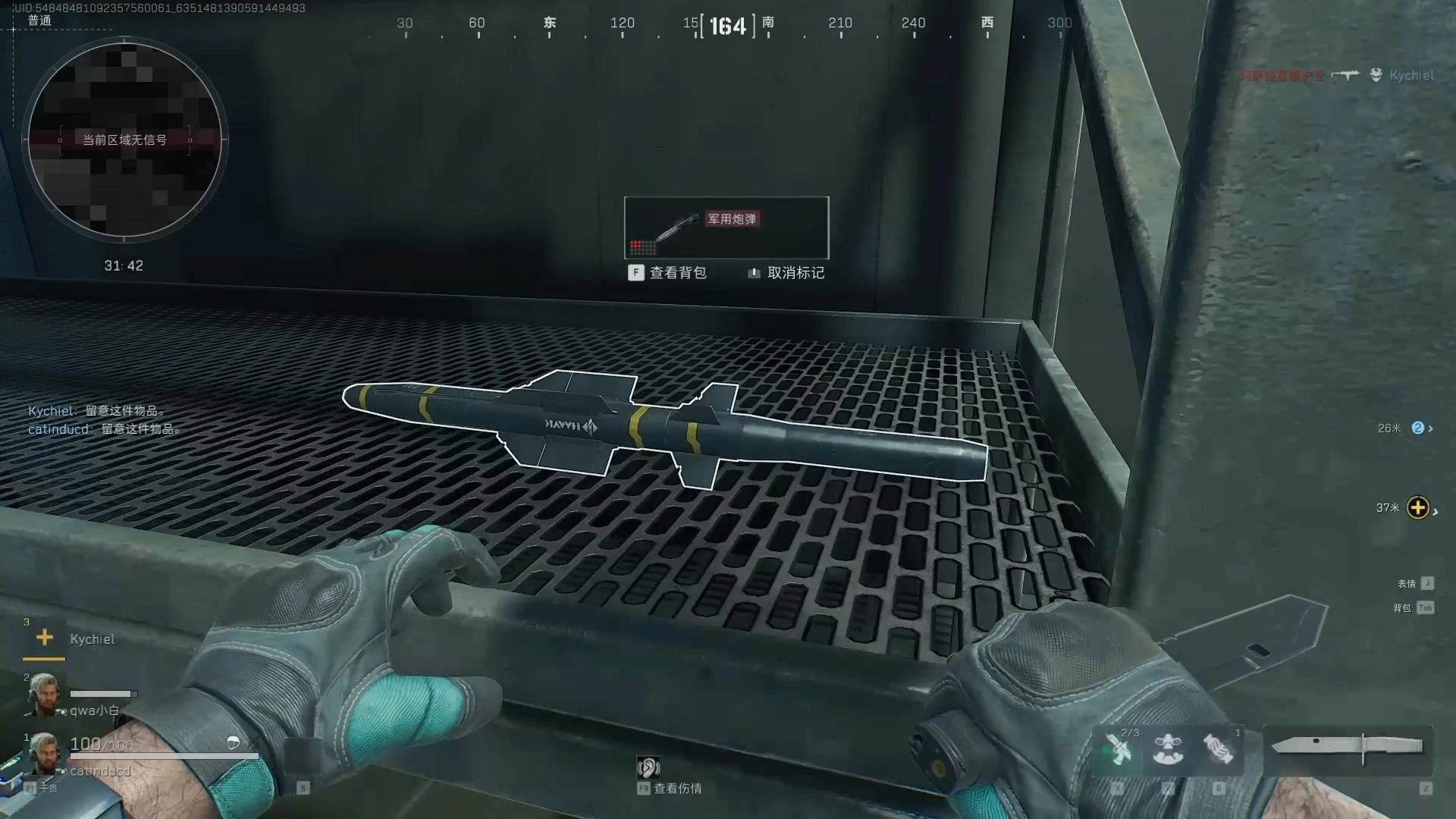The width and height of the screenshot is (1456, 819).
Task: Activate the mask-shaped tactical ability icon
Action: 1168,749
